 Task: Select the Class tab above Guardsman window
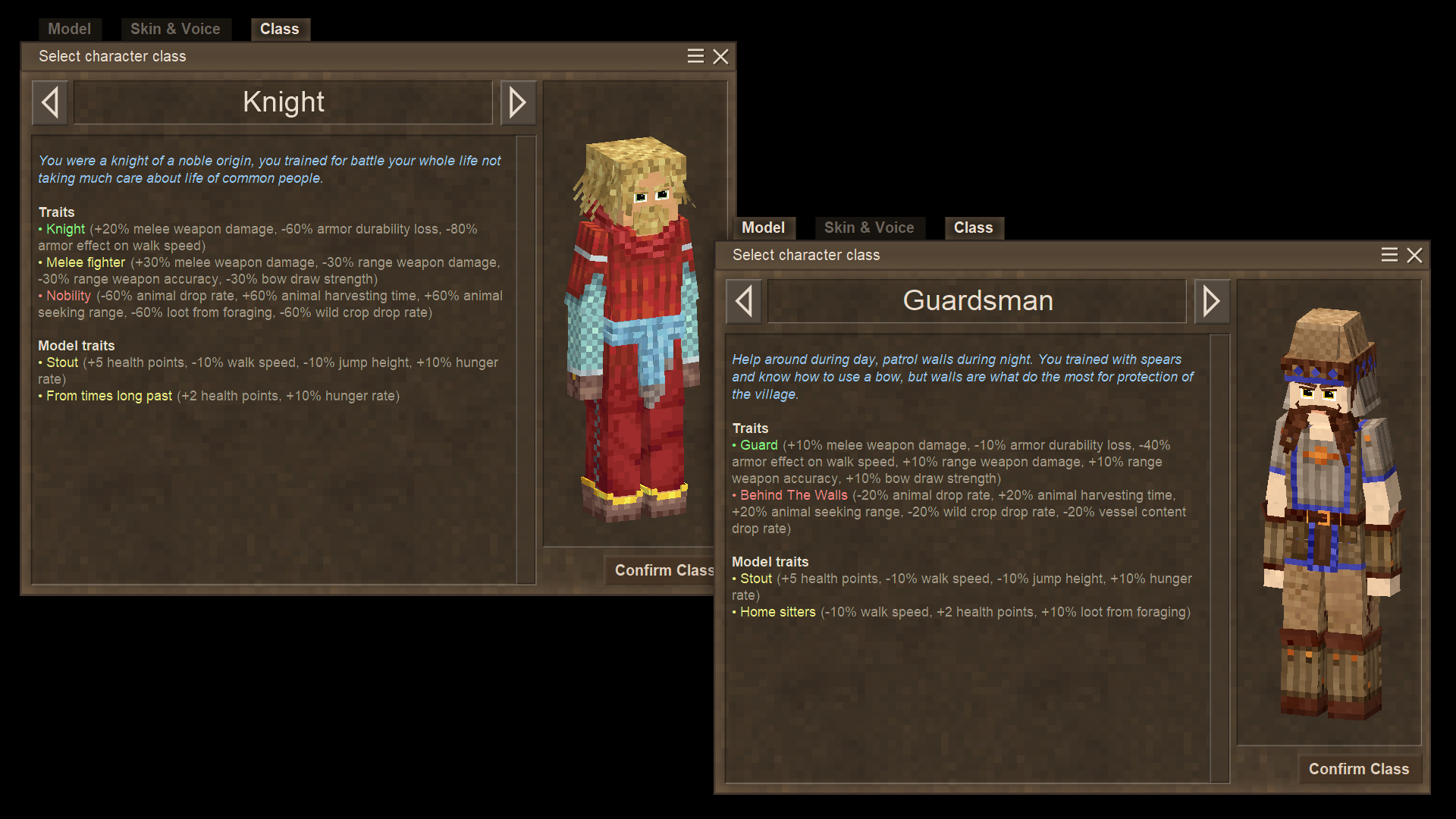[x=973, y=227]
